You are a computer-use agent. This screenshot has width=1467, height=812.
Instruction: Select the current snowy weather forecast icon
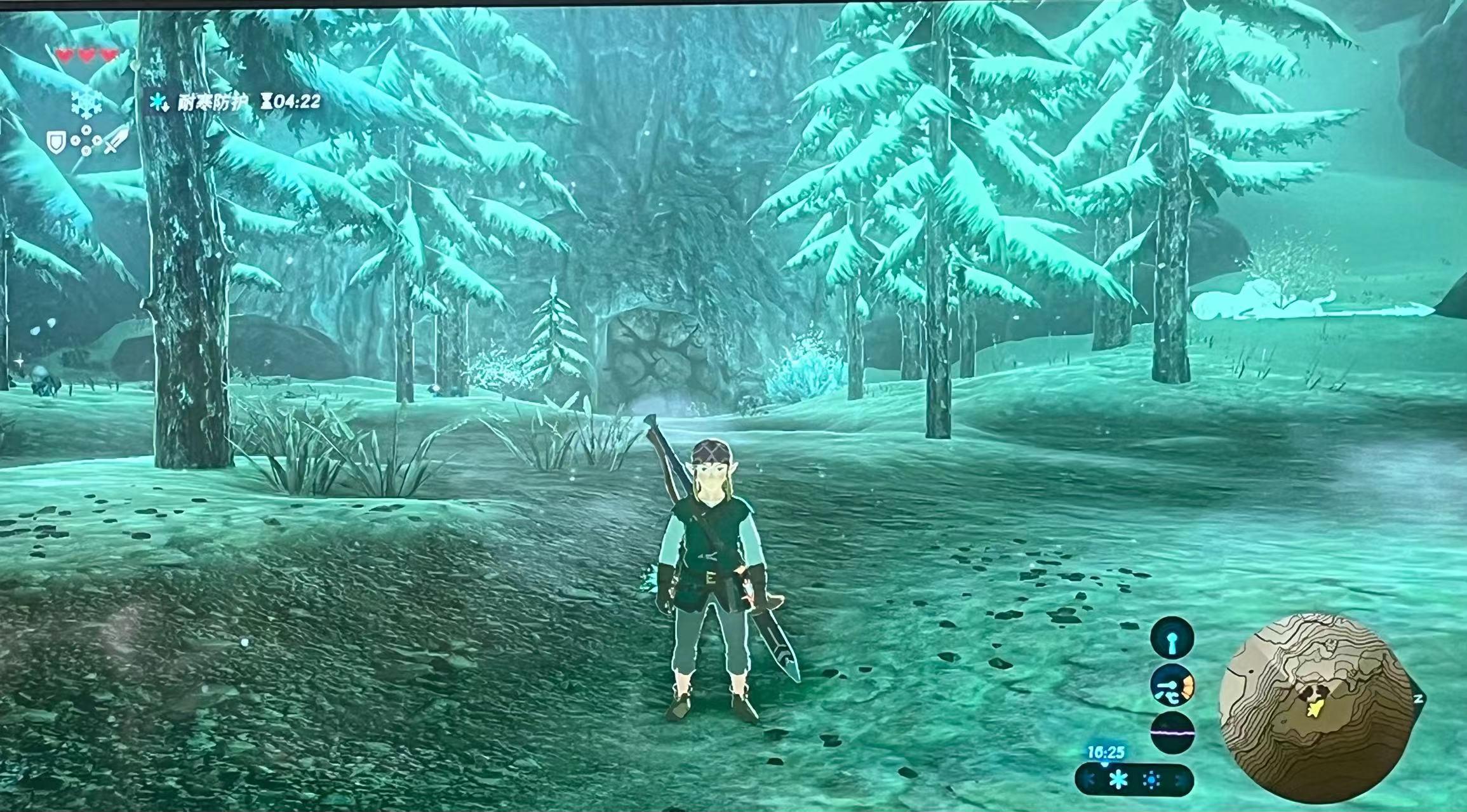(x=1118, y=780)
